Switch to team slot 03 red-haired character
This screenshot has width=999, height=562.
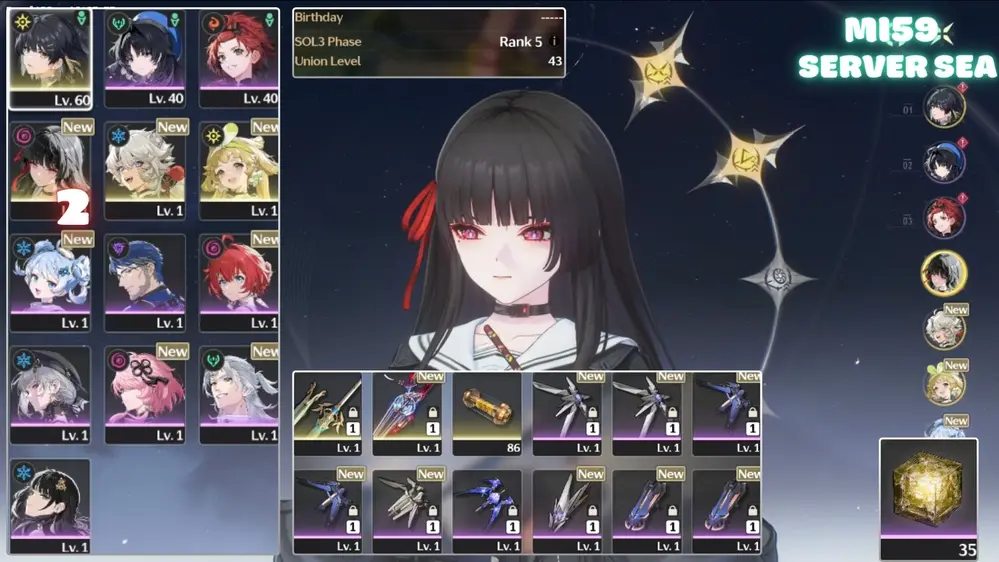pyautogui.click(x=944, y=219)
